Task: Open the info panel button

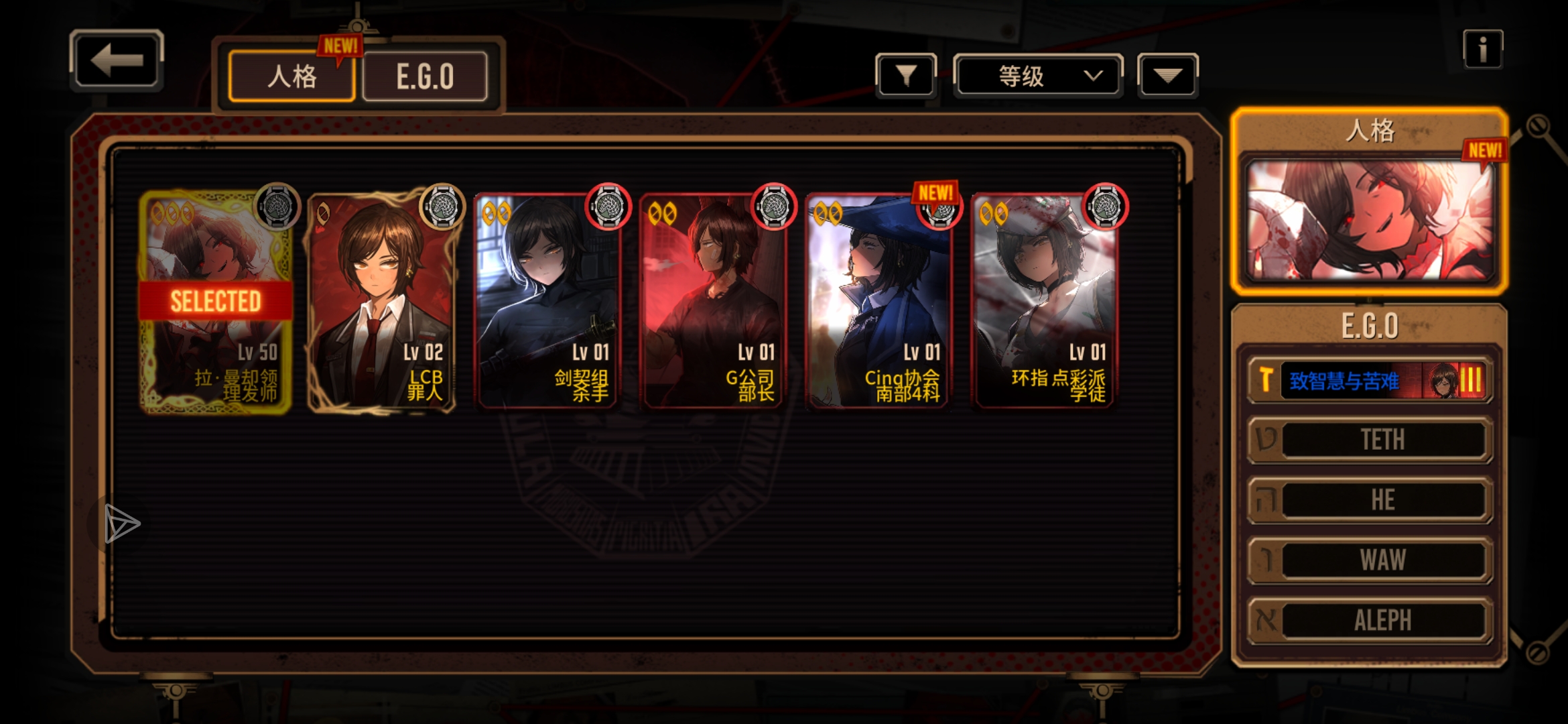Action: pos(1482,49)
